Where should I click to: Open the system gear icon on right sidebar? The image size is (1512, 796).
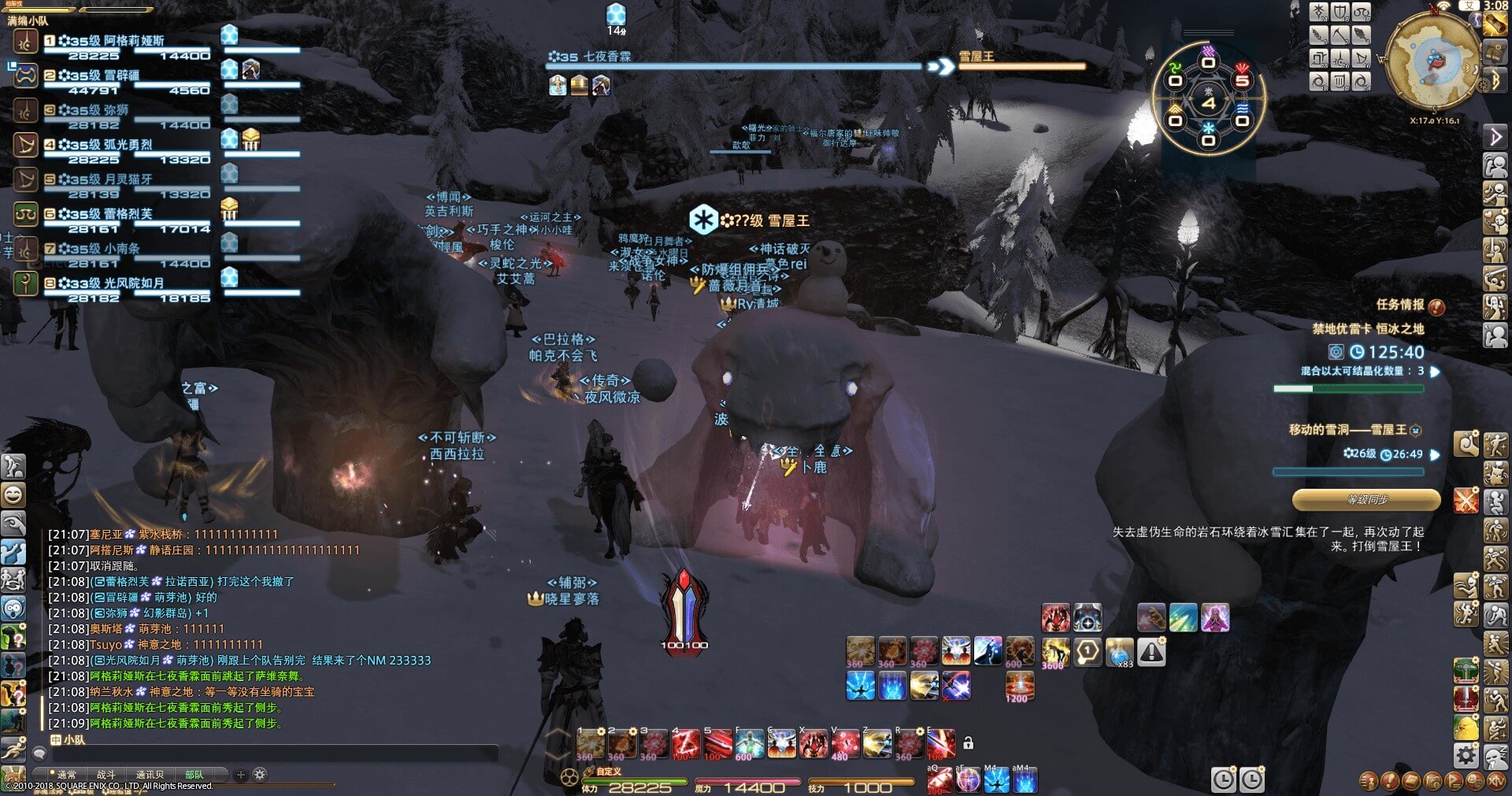[1466, 756]
